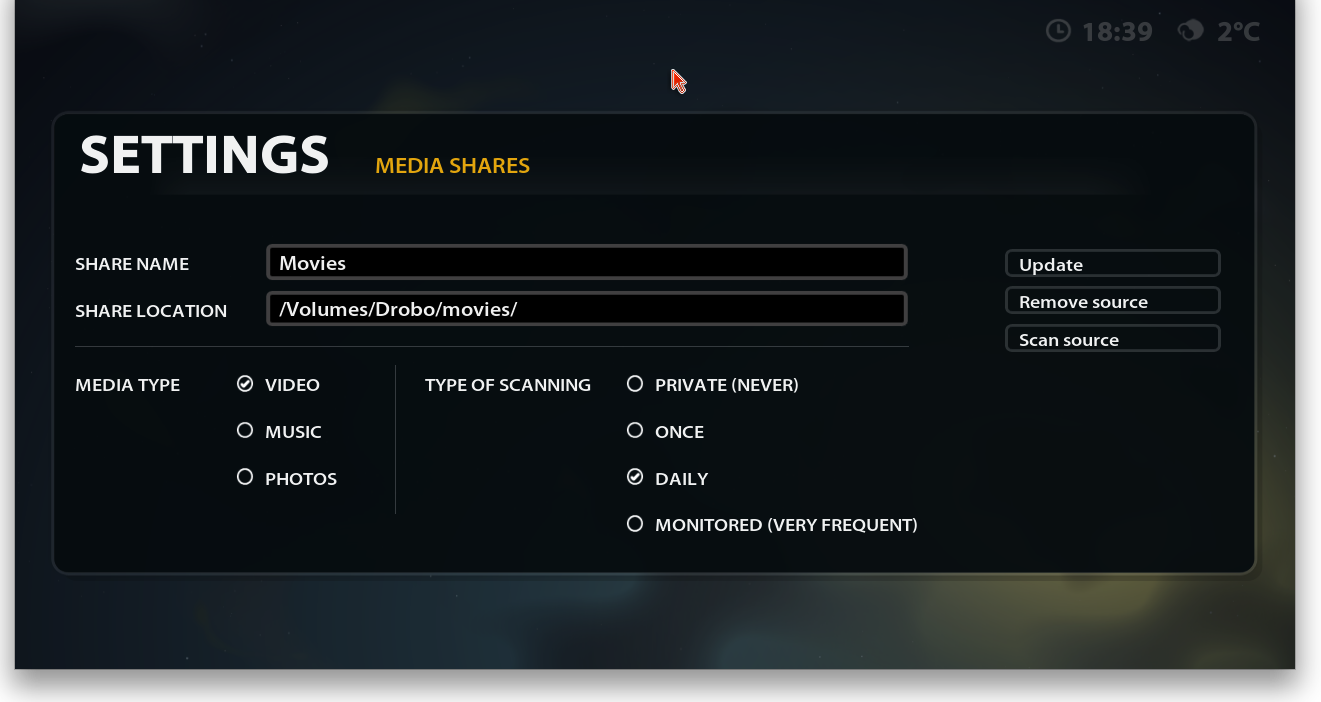This screenshot has width=1321, height=702.
Task: Remove this media source
Action: (x=1112, y=301)
